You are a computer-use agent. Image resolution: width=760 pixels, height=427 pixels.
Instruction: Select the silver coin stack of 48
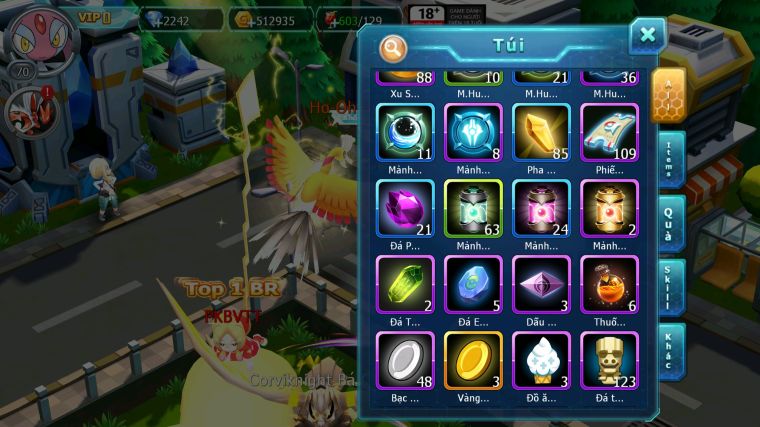pos(404,360)
